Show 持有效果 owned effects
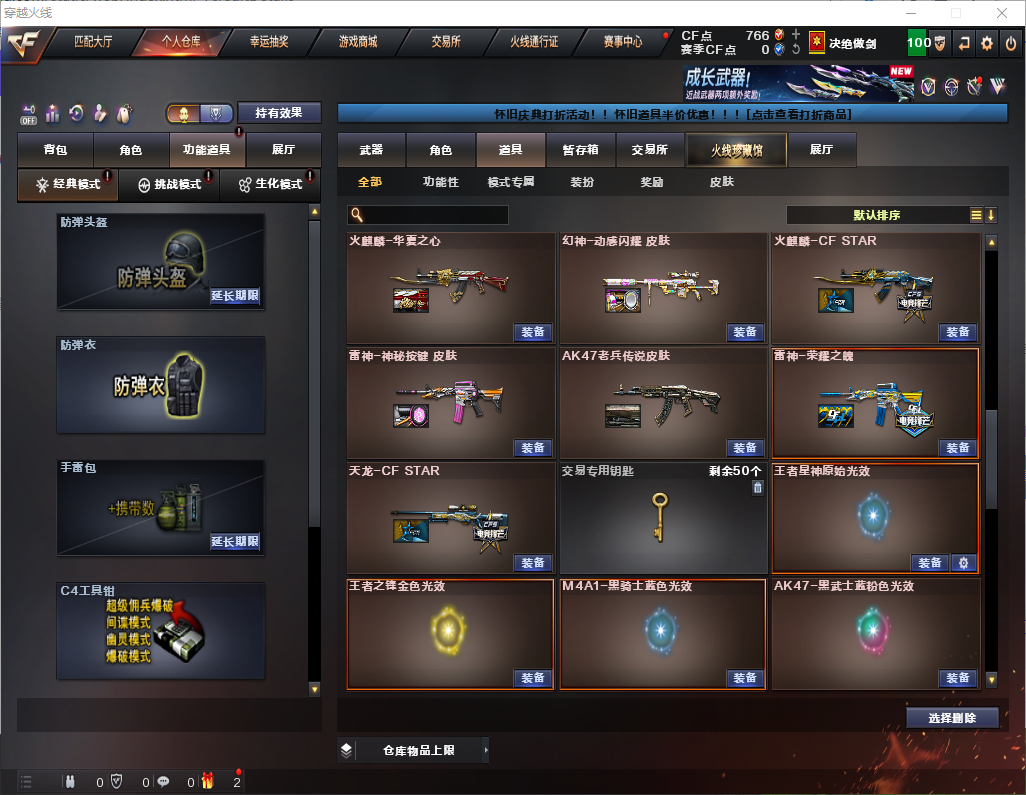 279,113
